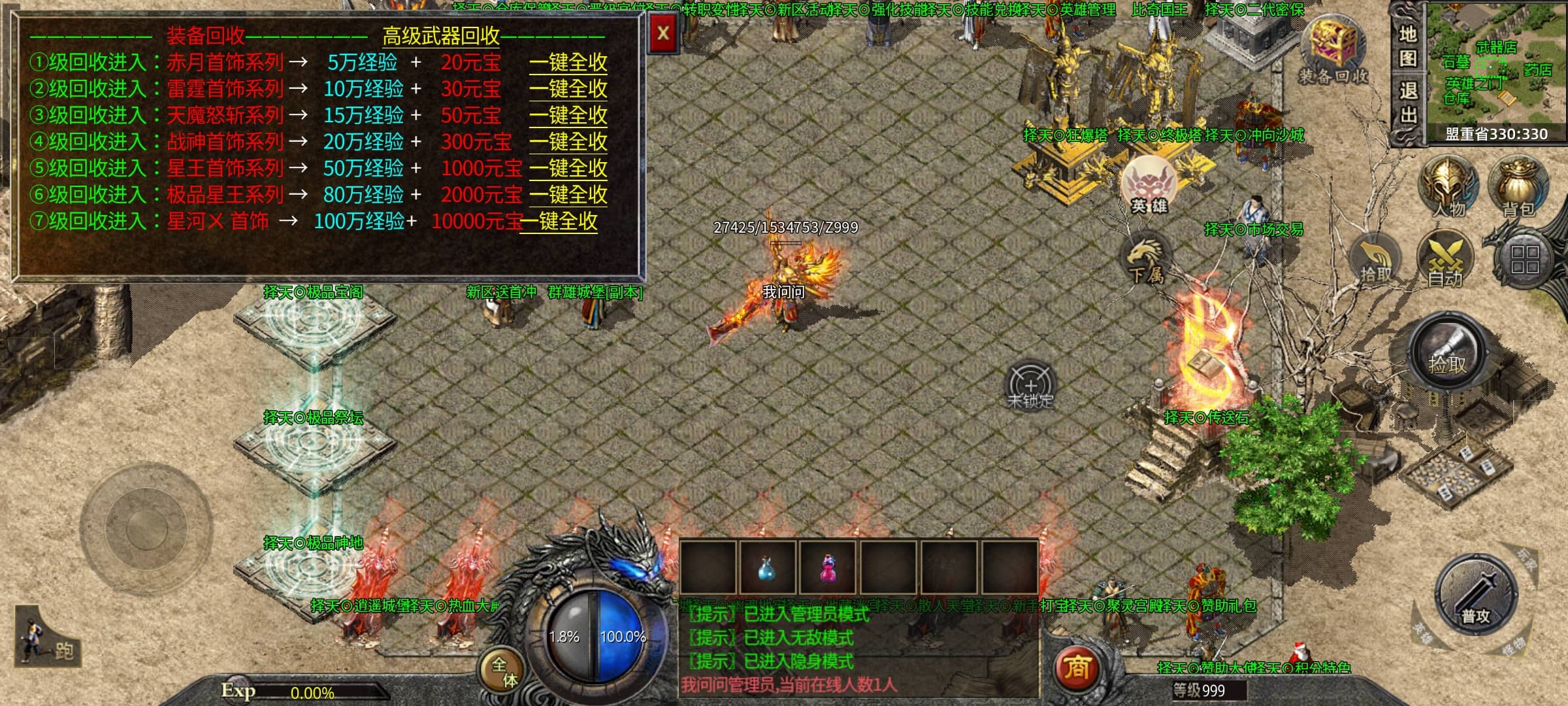Recycle all 战神首饰系列 items with 一键全收

click(x=568, y=142)
